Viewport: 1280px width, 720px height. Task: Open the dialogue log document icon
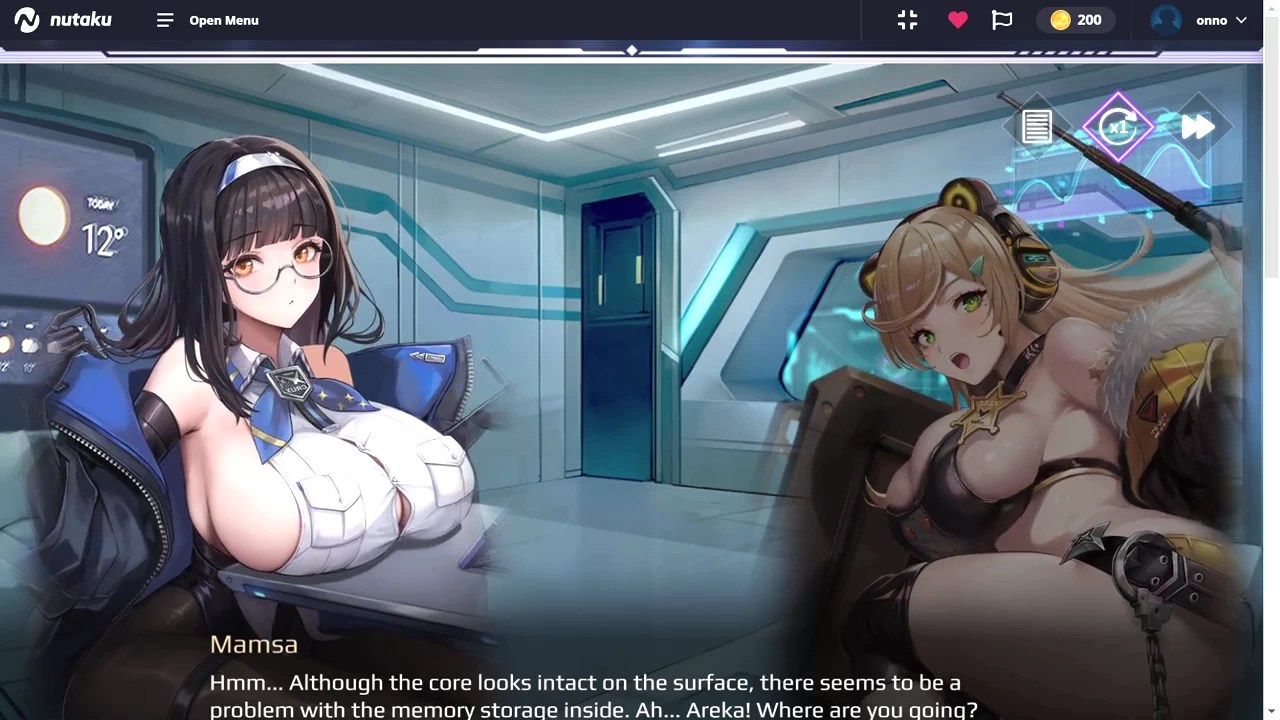click(1037, 127)
